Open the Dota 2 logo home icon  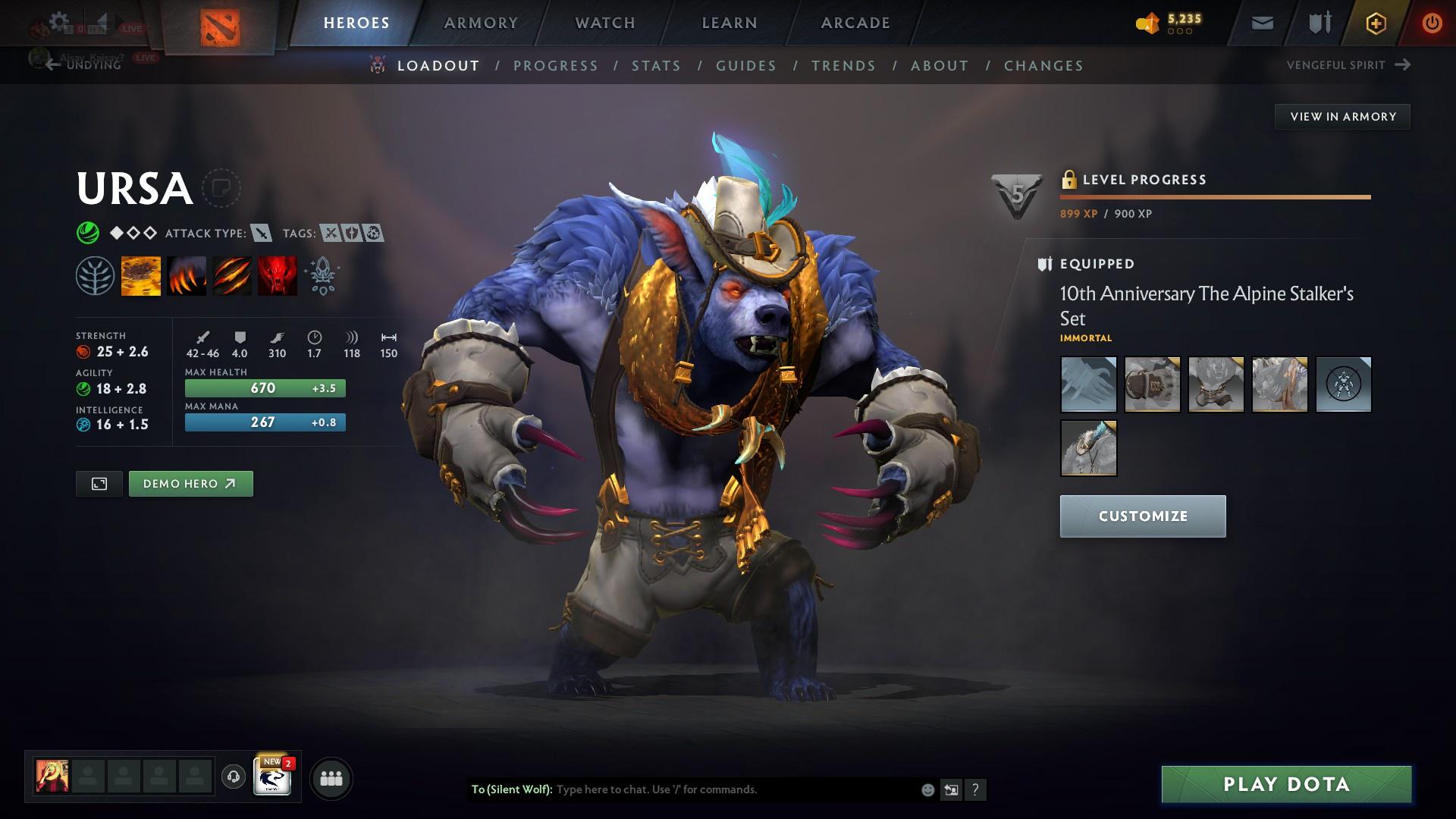221,23
